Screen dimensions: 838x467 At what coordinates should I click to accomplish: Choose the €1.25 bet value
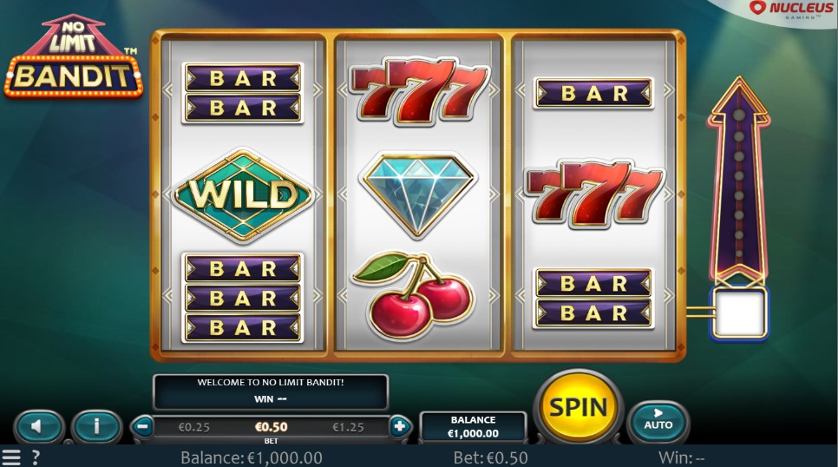point(349,427)
